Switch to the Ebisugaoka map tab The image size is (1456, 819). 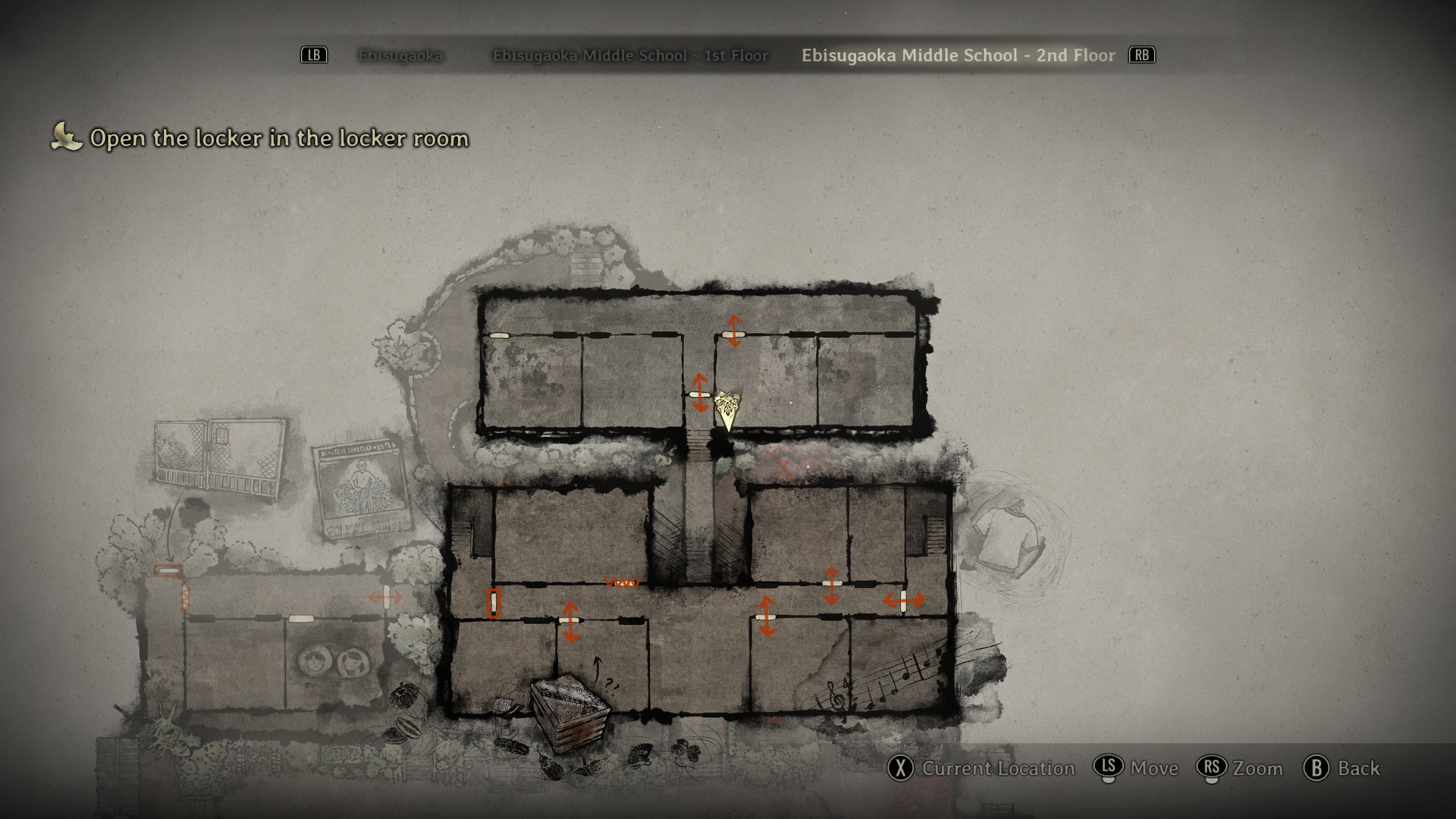pyautogui.click(x=400, y=55)
